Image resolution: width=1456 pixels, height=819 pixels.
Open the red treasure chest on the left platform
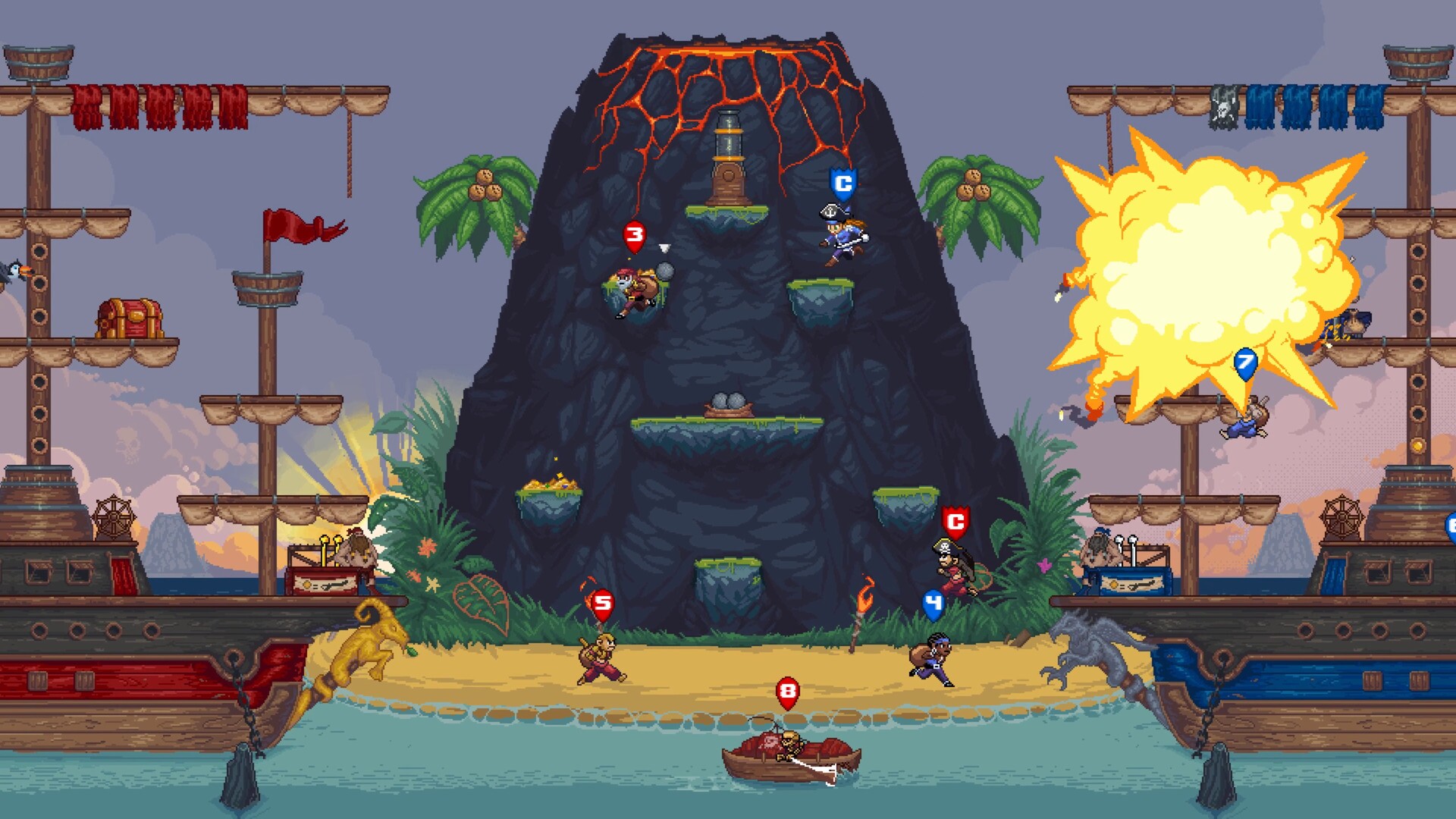tap(129, 318)
